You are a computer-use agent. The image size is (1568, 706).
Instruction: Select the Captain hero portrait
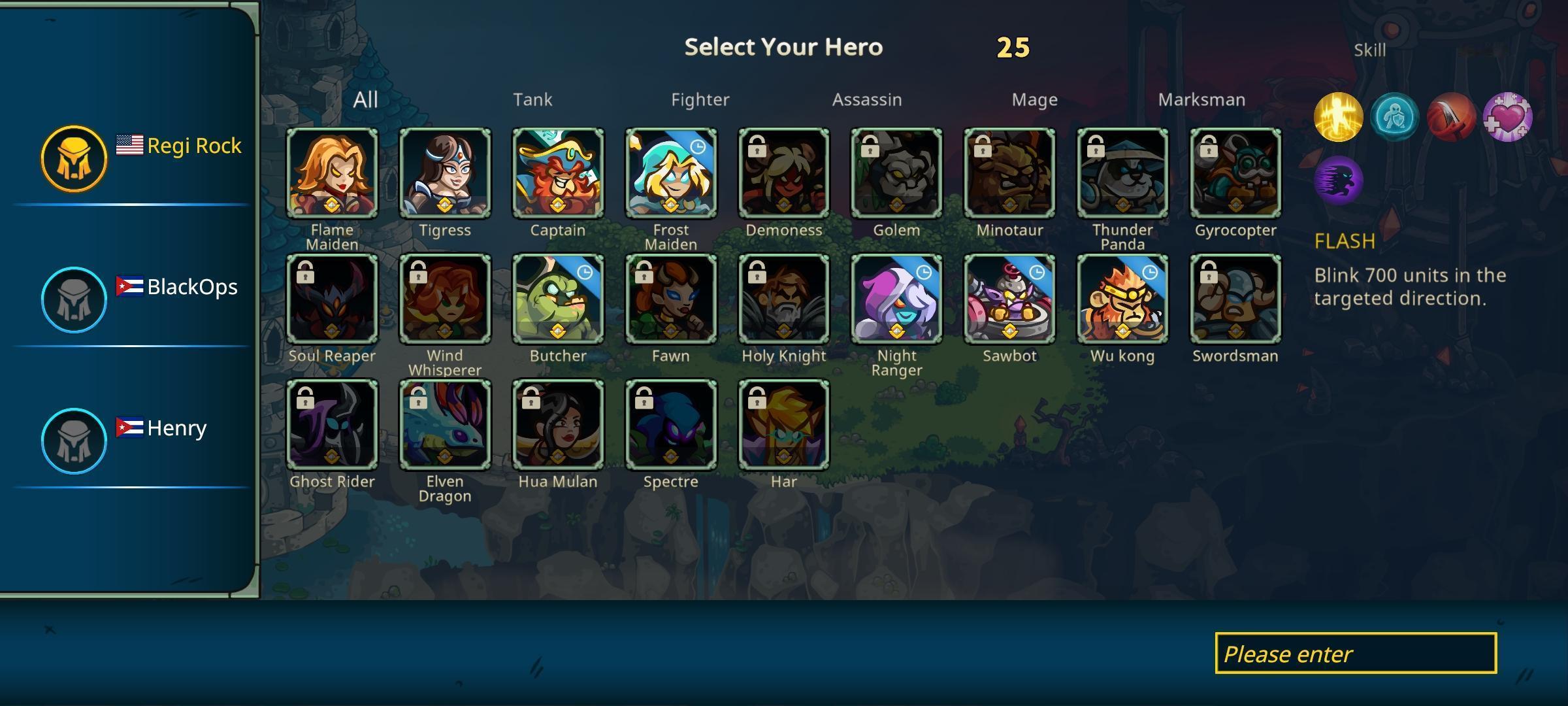tap(558, 173)
